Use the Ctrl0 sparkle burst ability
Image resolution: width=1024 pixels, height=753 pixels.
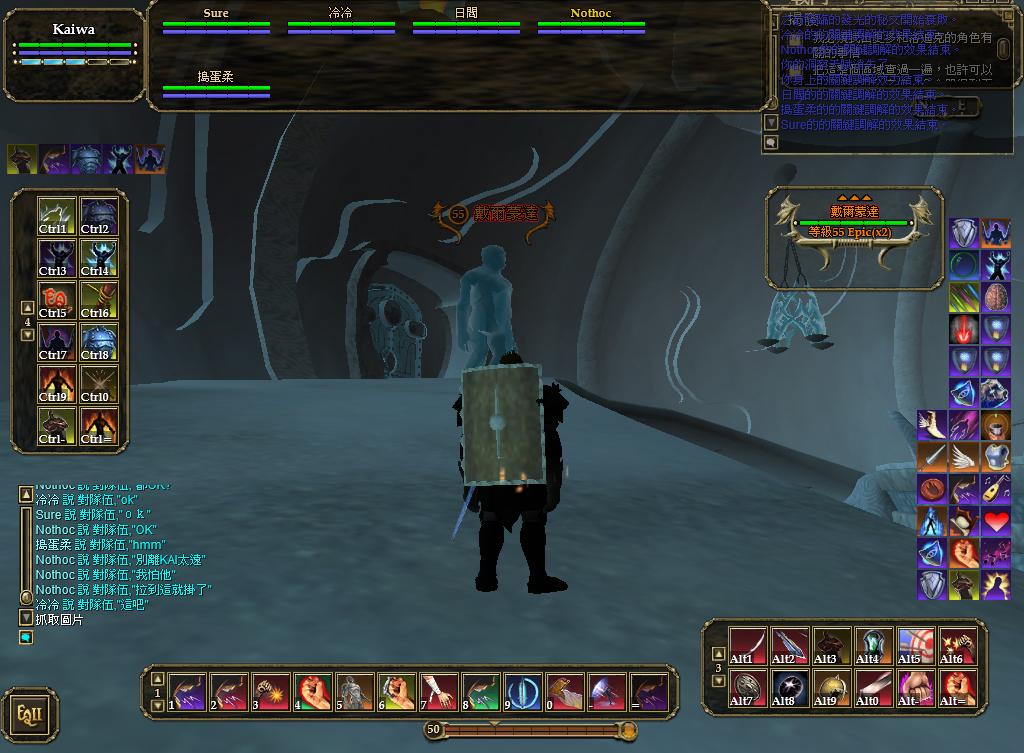99,384
